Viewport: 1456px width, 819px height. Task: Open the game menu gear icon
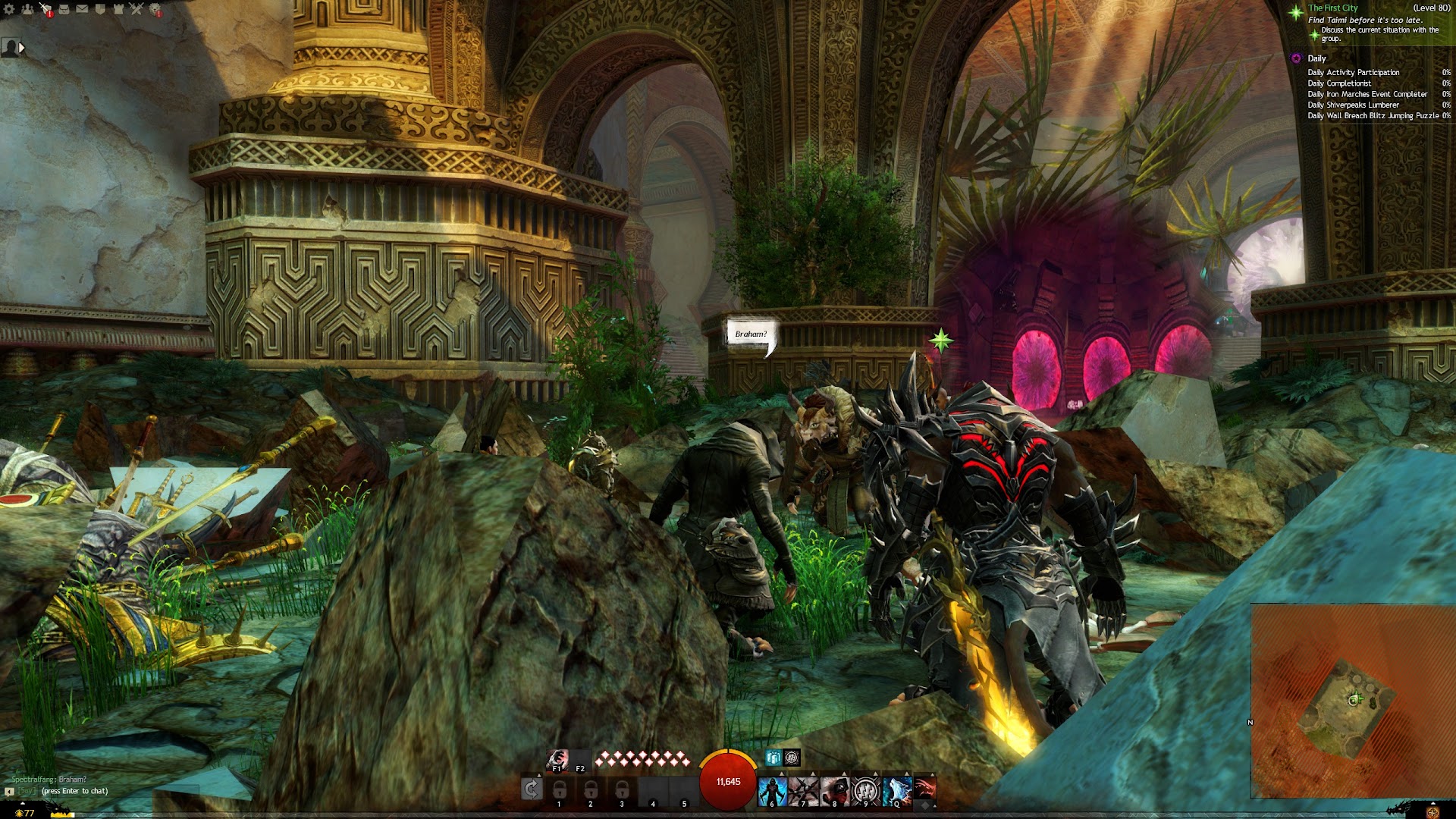click(9, 9)
